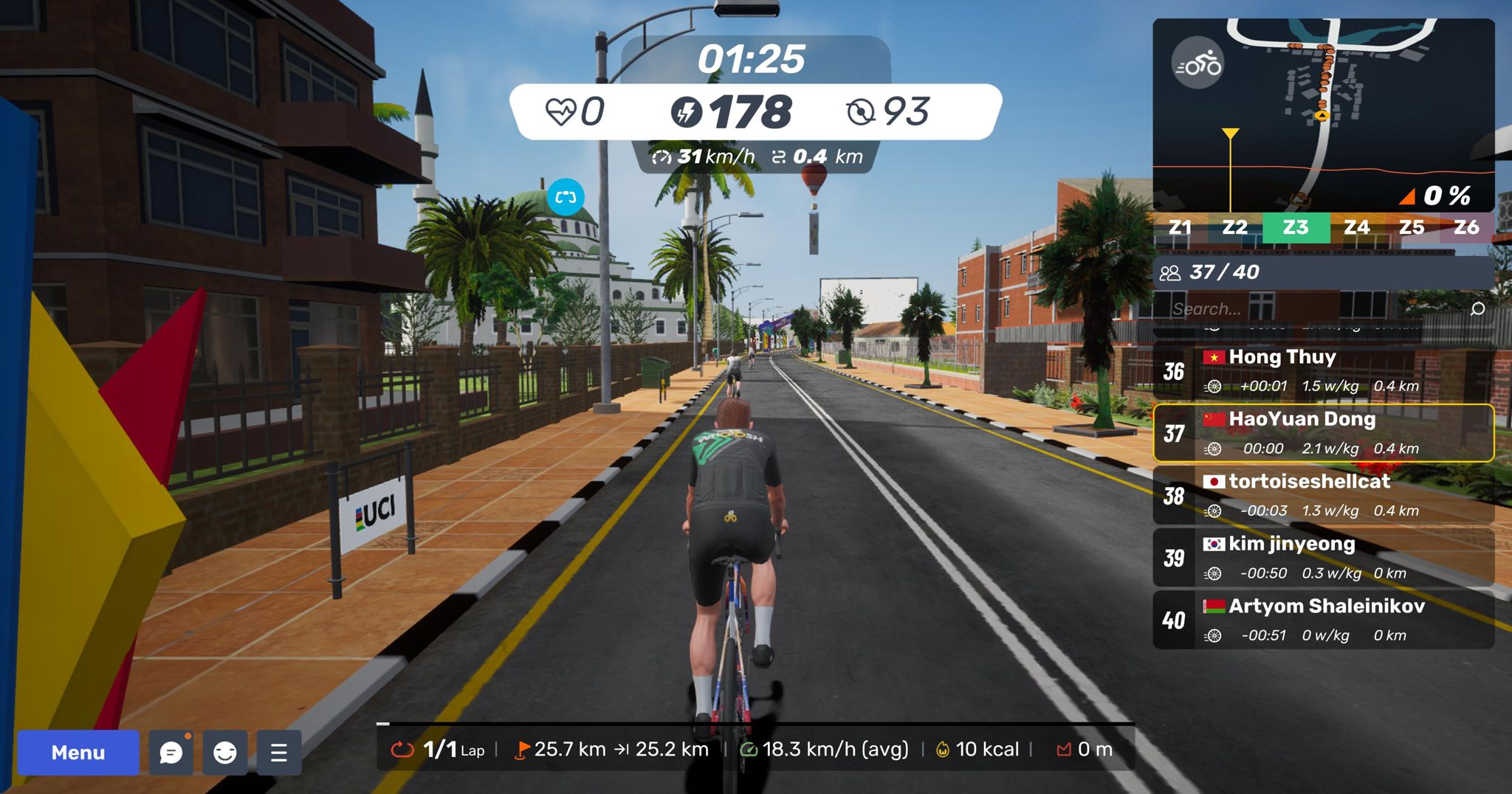Screen dimensions: 1512x794
Task: Select rider Hong Thuy in the list
Action: tap(1323, 370)
